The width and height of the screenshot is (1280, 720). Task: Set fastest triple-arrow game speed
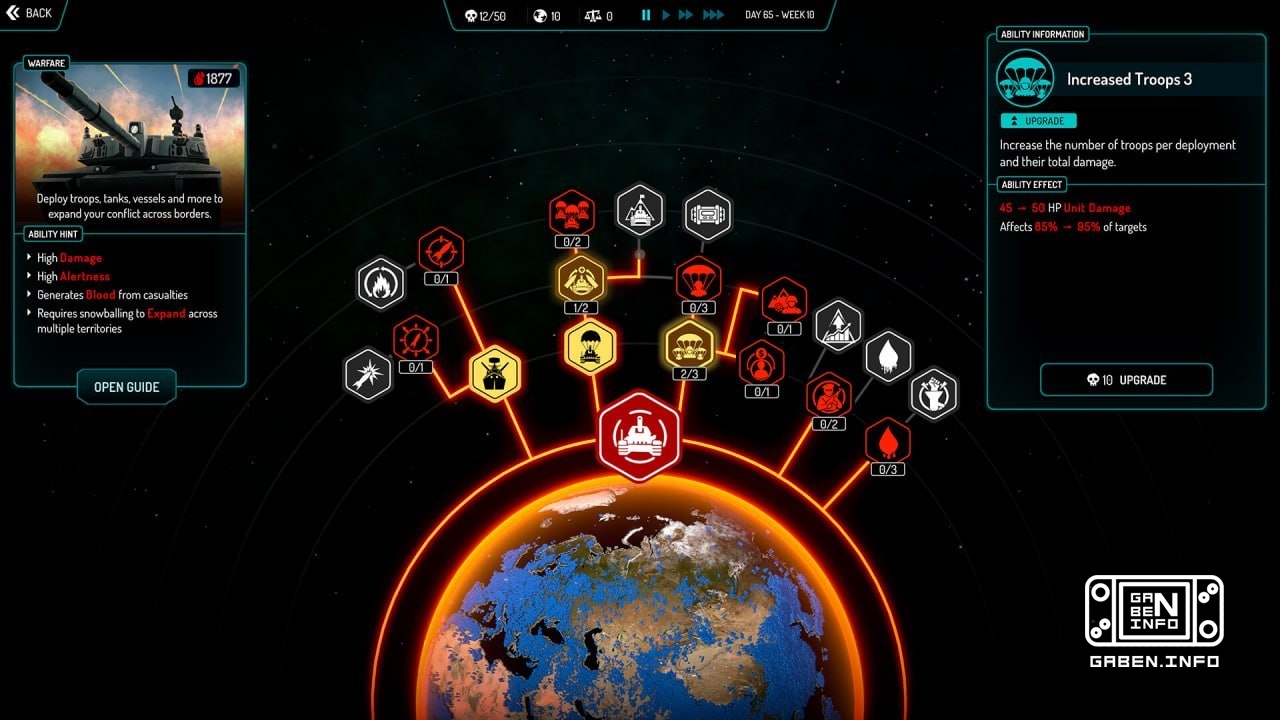pyautogui.click(x=712, y=15)
